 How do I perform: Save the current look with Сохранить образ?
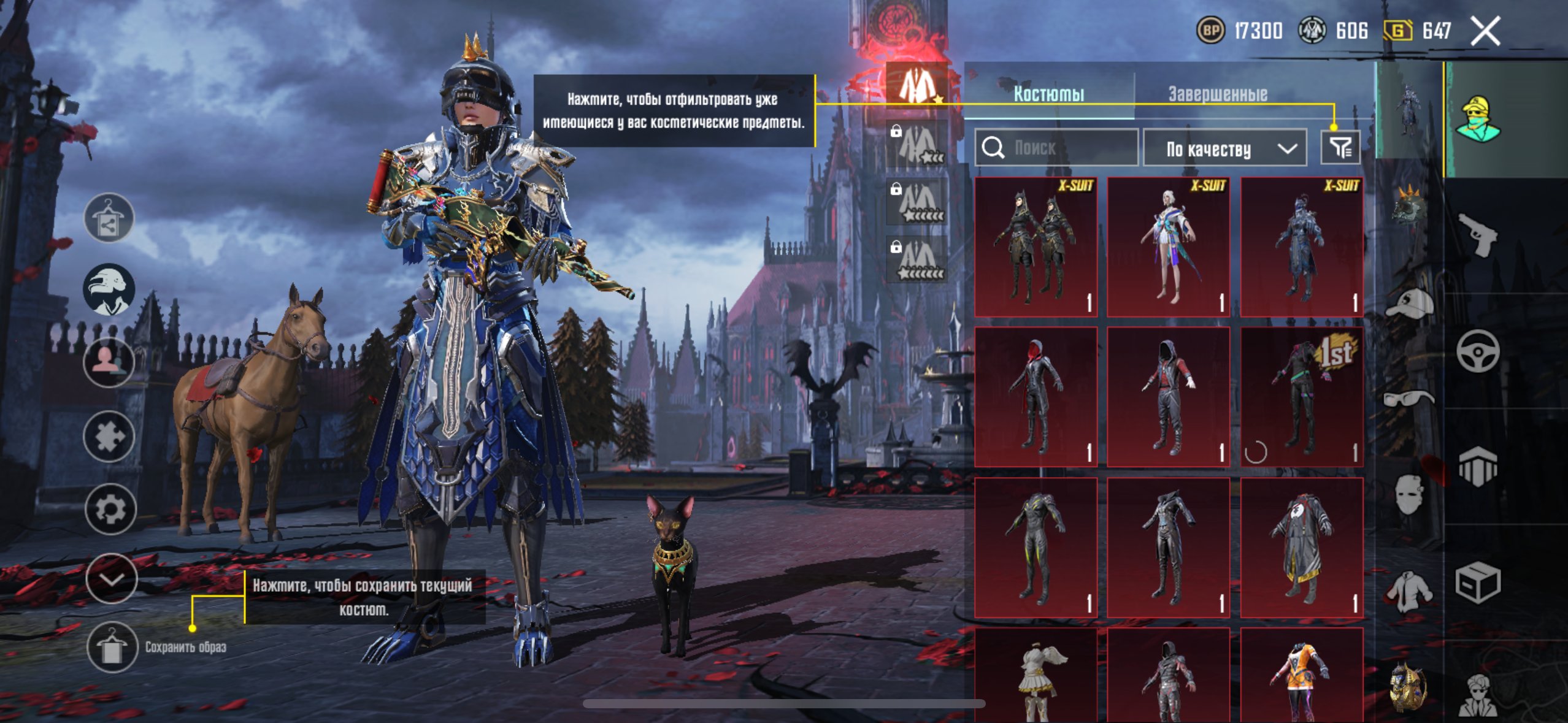click(x=112, y=647)
